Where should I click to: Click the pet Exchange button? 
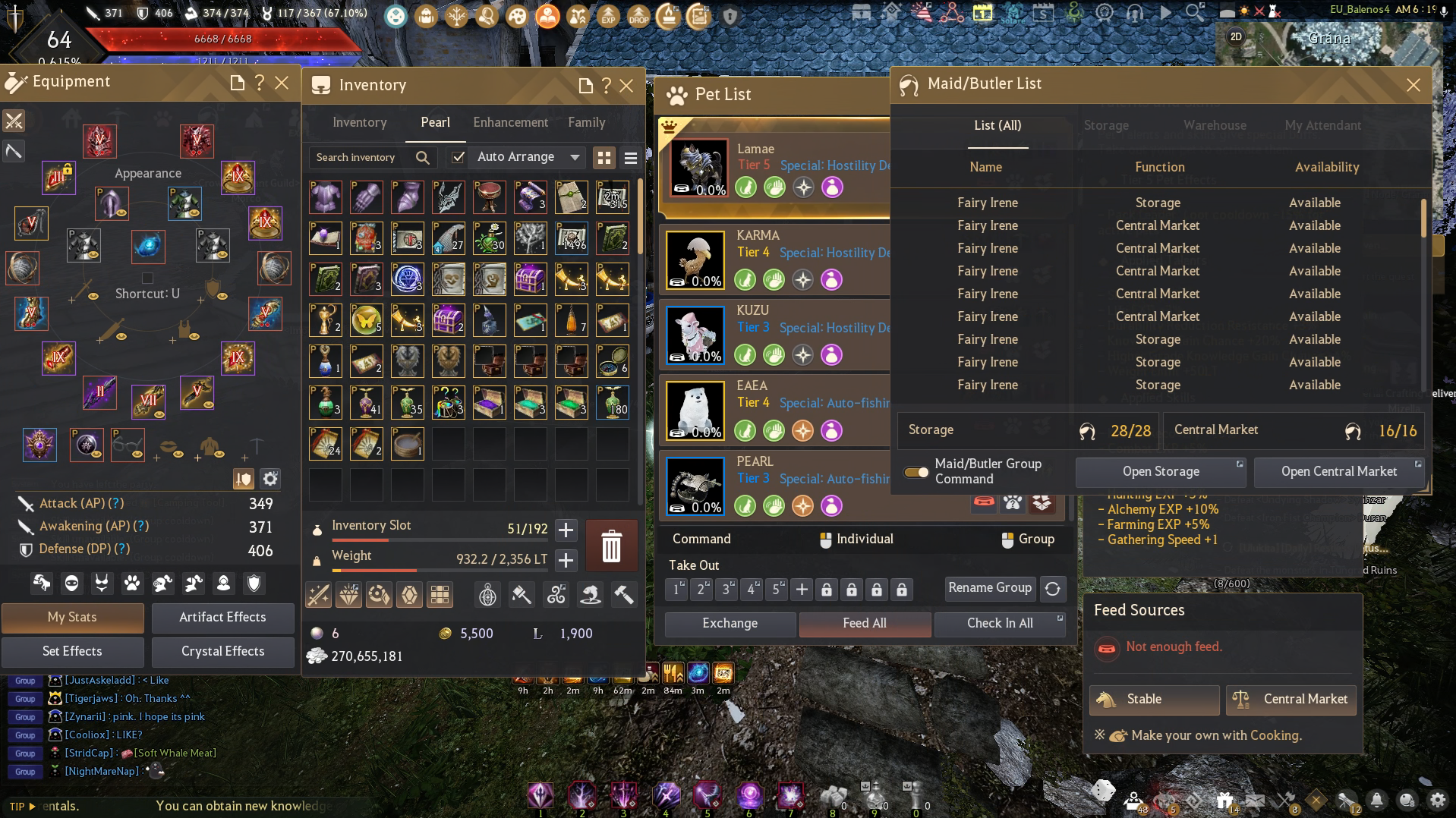pos(730,624)
